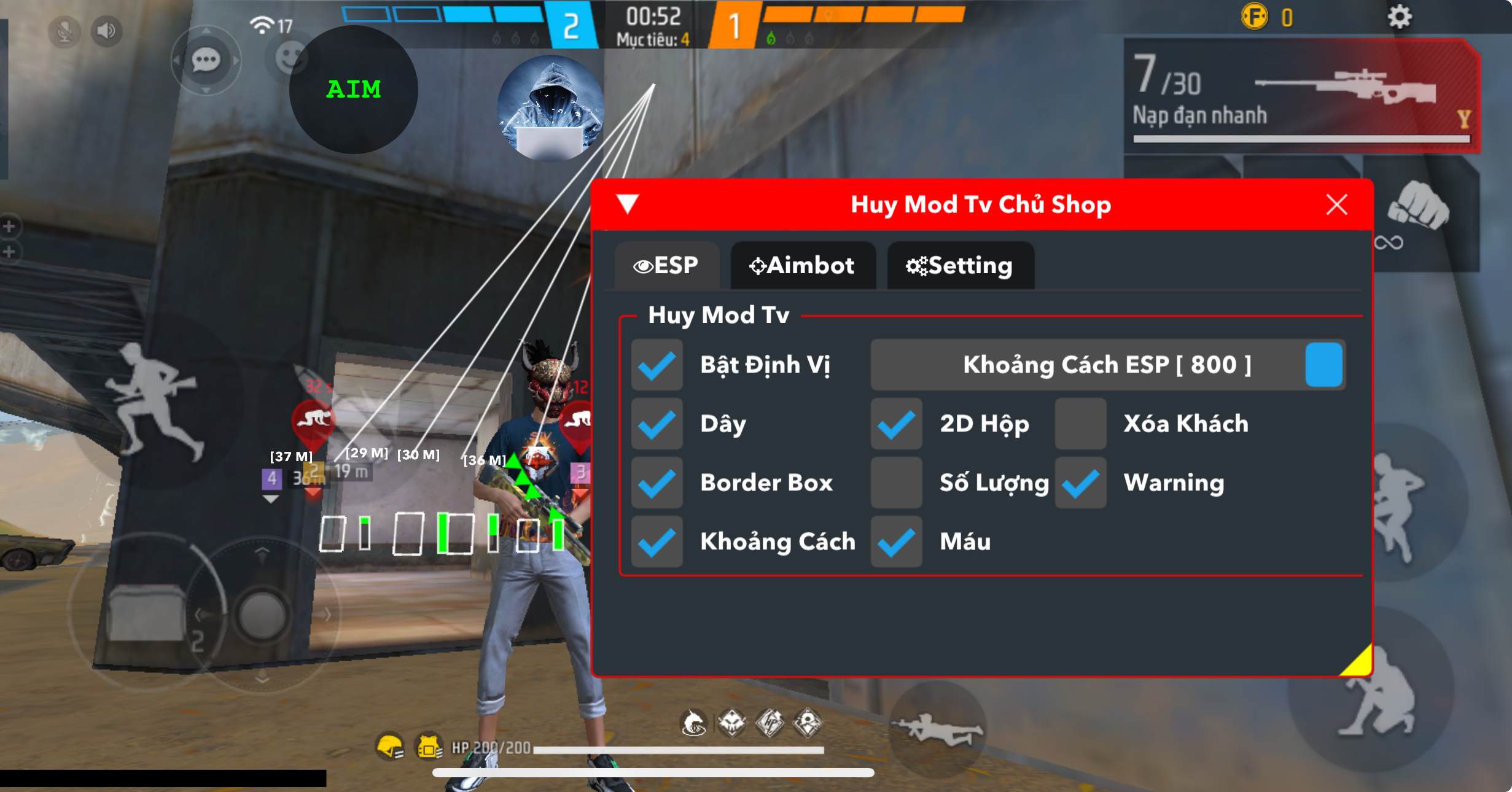Disable the Khoảng Cách checkbox

click(657, 542)
